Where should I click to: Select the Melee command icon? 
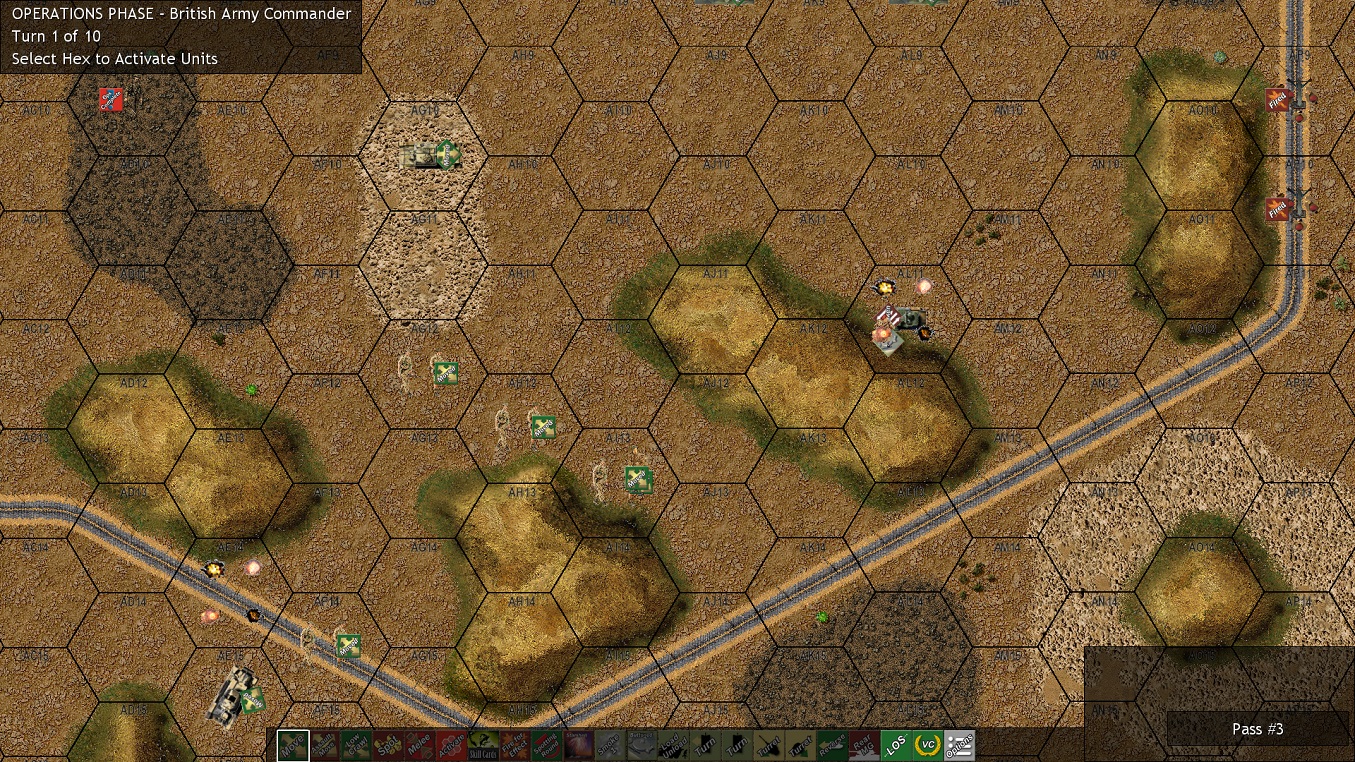tap(417, 745)
